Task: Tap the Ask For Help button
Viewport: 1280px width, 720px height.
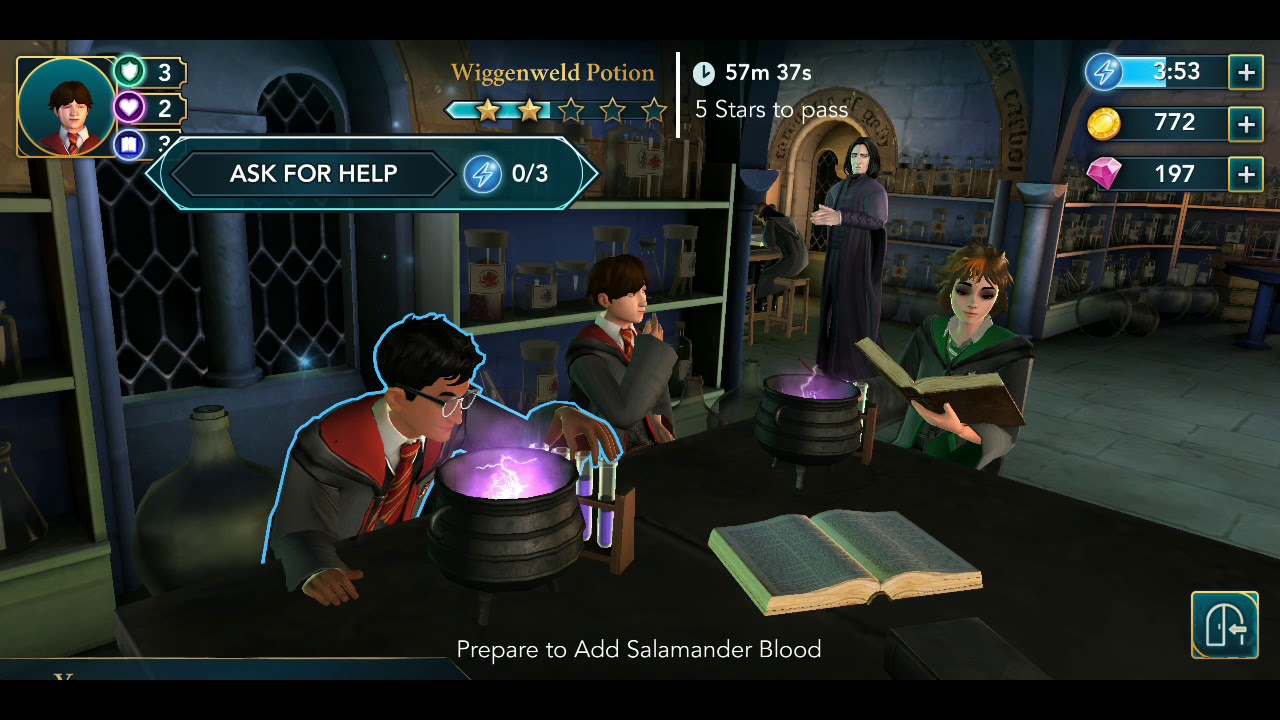Action: coord(314,174)
